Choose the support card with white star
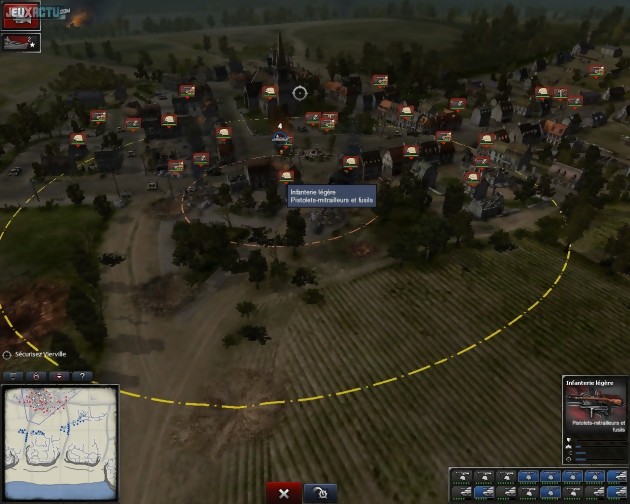630x504 pixels. (21, 42)
